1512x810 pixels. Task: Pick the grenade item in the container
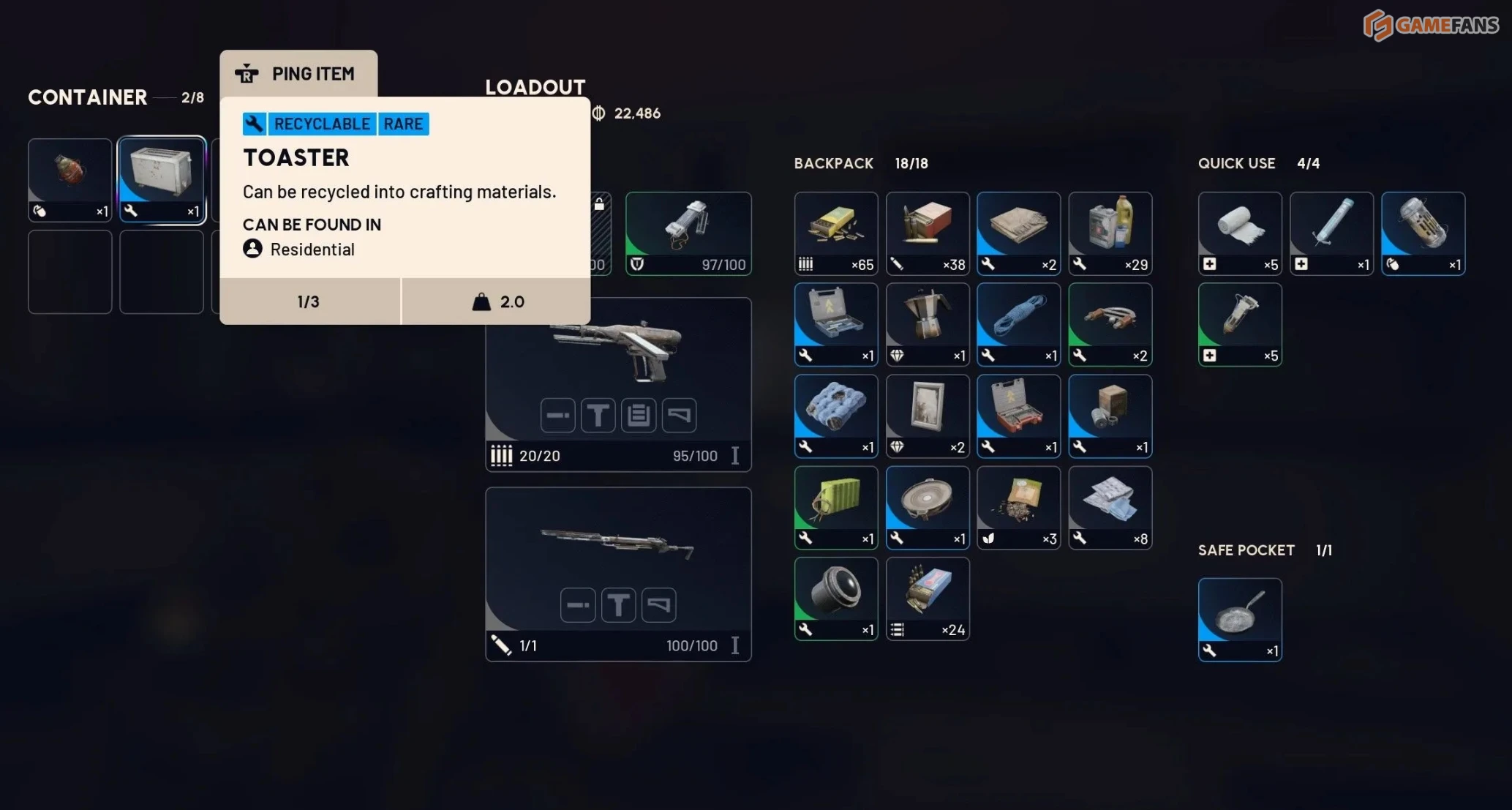point(70,179)
